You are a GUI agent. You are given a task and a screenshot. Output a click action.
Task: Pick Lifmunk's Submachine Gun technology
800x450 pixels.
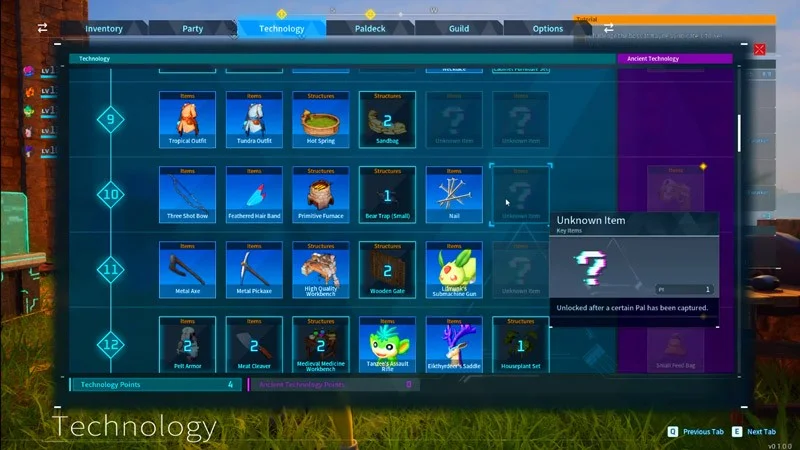click(453, 269)
